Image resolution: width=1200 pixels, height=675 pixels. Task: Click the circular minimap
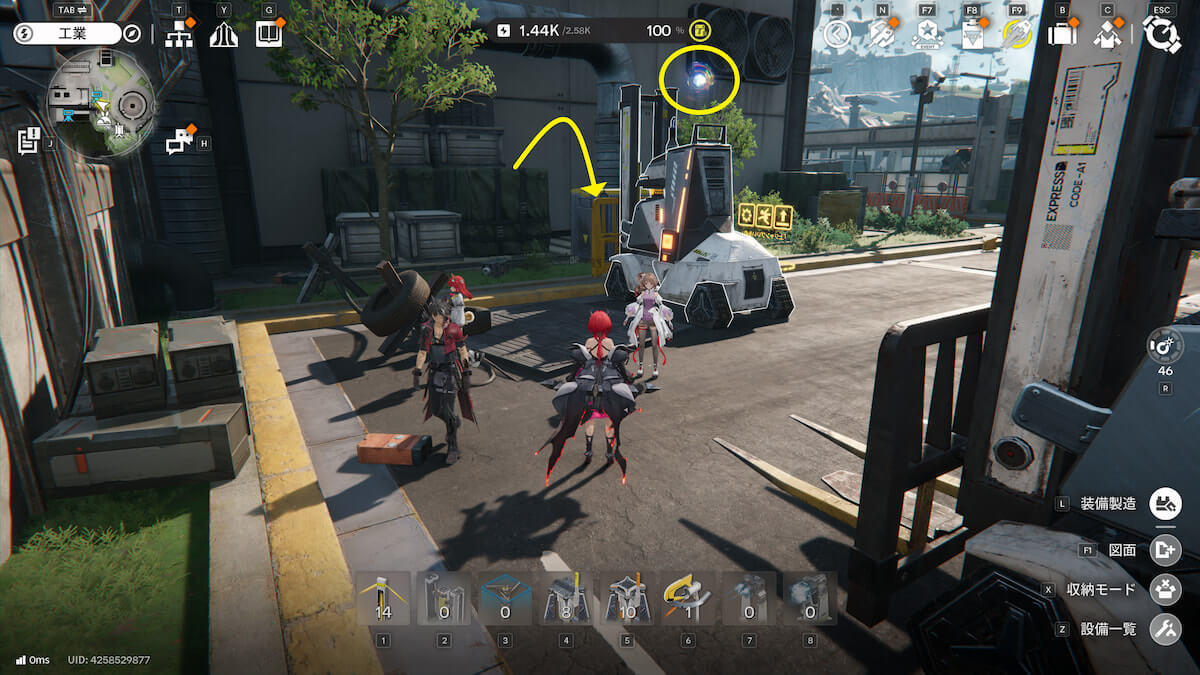(102, 104)
